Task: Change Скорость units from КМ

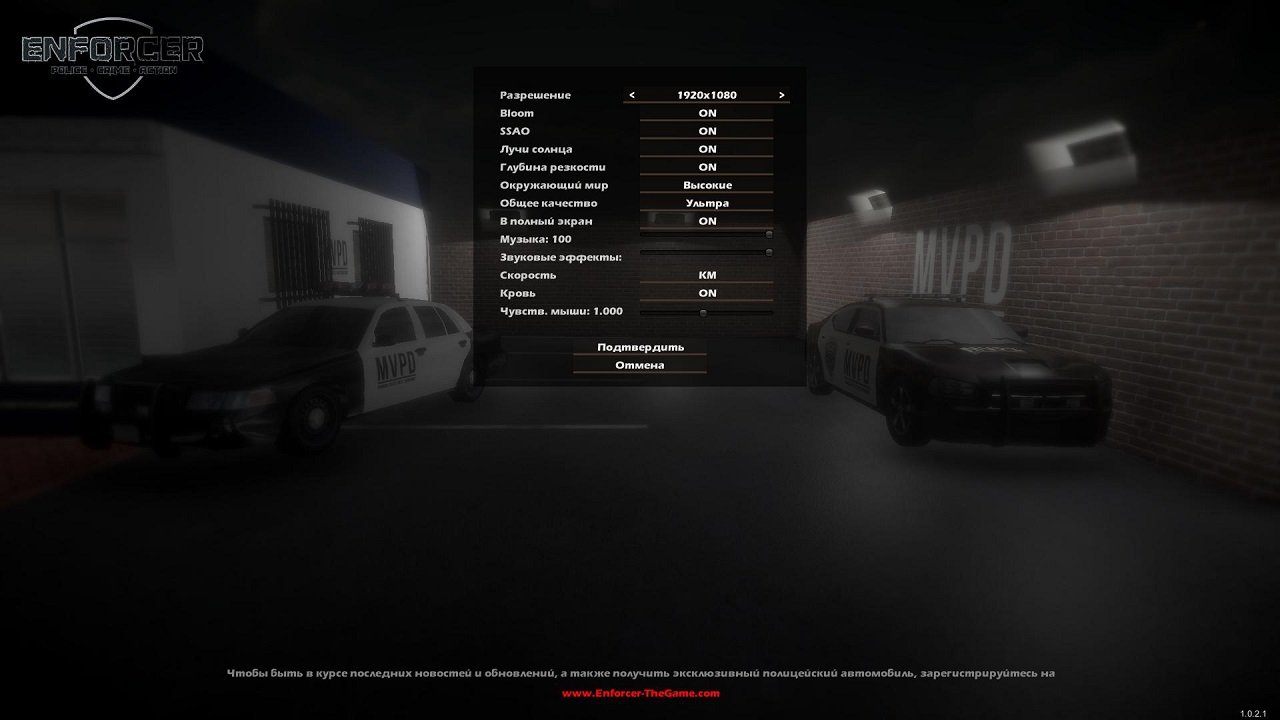Action: tap(706, 274)
